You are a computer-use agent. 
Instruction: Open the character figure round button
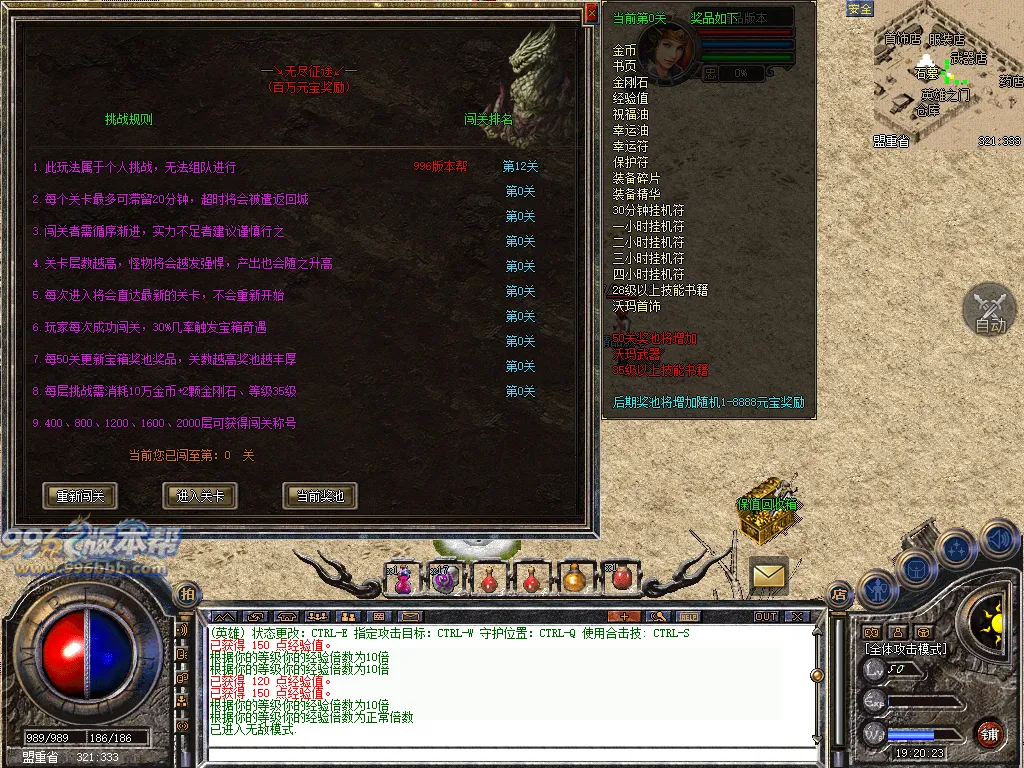point(877,590)
